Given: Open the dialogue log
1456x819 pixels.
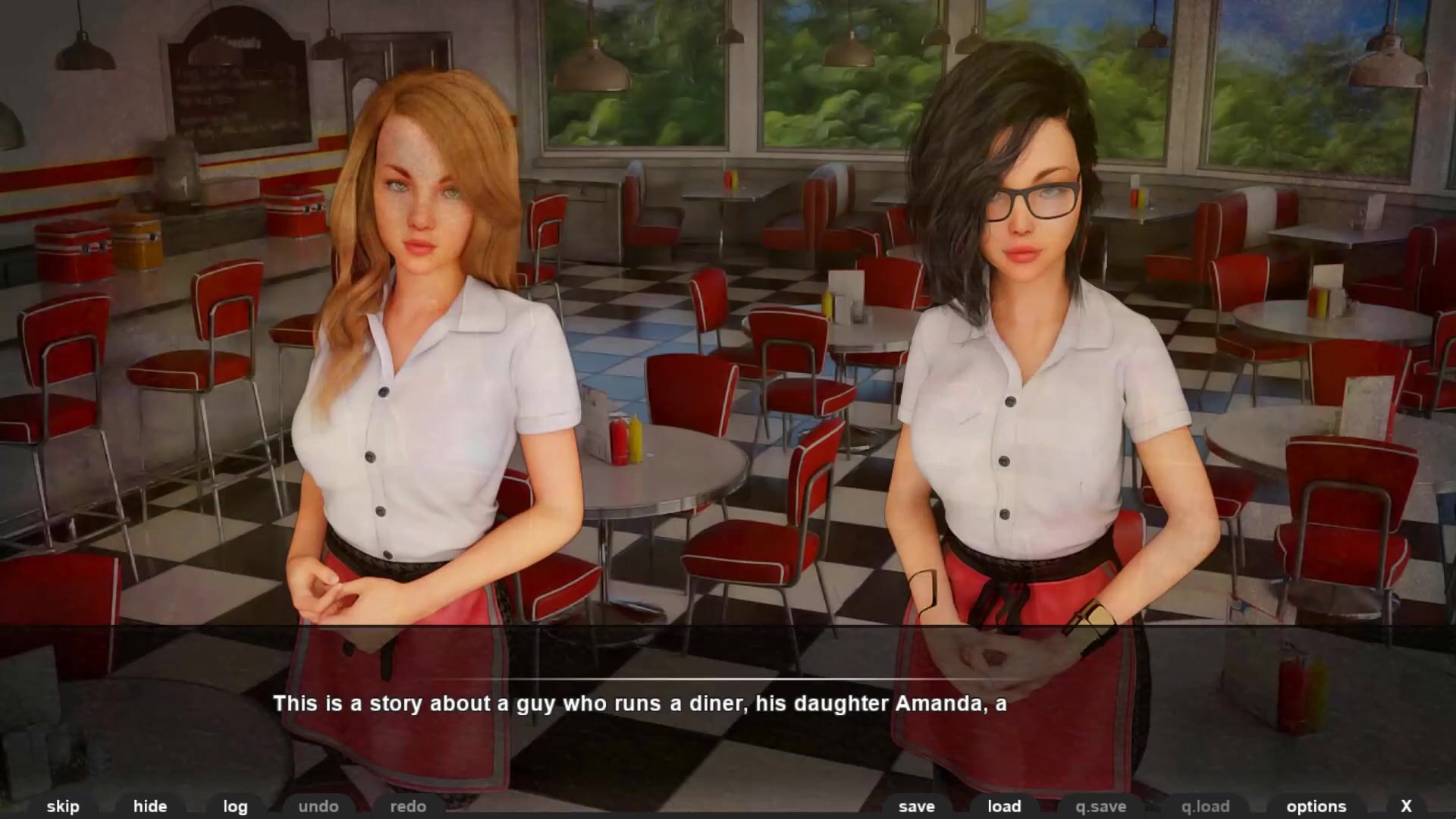Looking at the screenshot, I should [x=235, y=806].
